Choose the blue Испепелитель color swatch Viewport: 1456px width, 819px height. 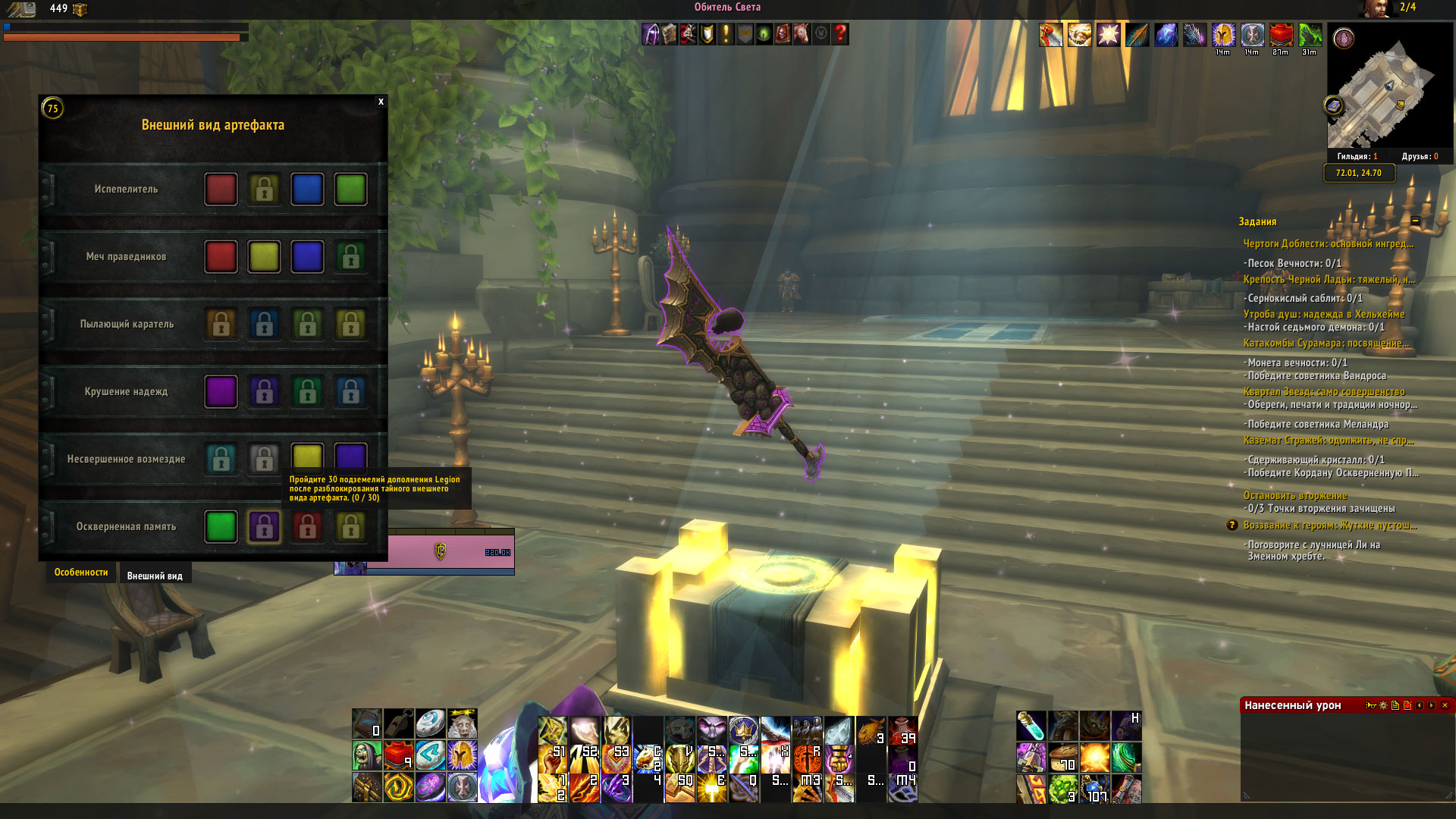(x=307, y=190)
